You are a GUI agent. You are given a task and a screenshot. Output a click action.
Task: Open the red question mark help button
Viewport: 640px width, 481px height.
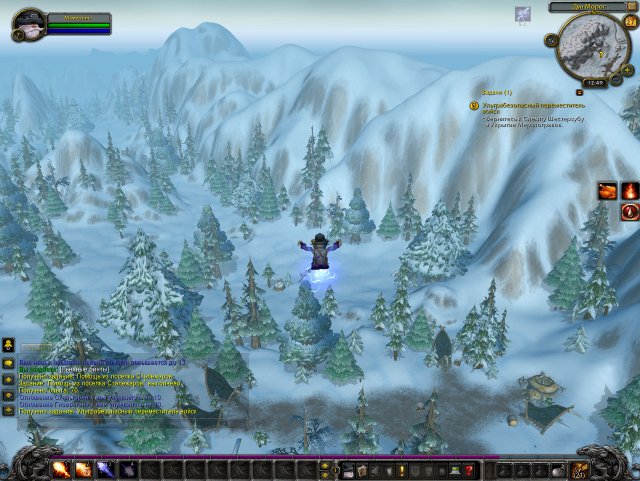click(x=468, y=469)
